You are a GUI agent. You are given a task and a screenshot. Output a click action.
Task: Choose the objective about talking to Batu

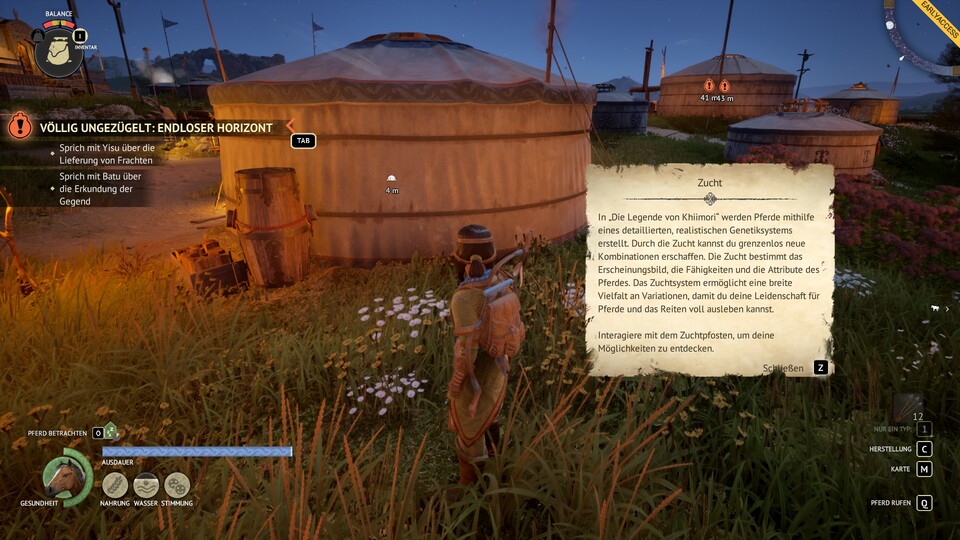click(98, 189)
